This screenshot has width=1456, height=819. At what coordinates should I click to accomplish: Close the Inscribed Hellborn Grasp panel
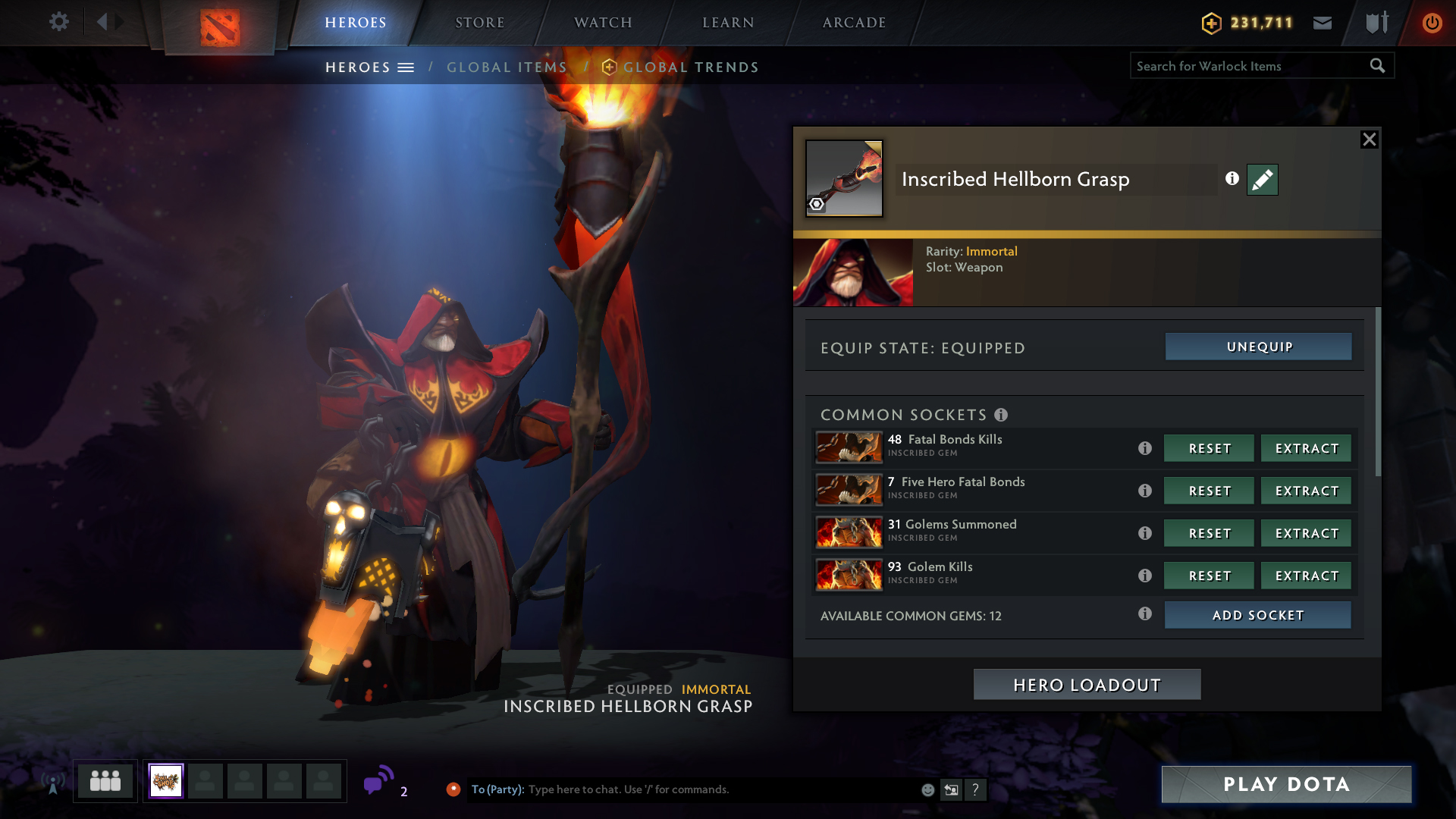coord(1369,140)
